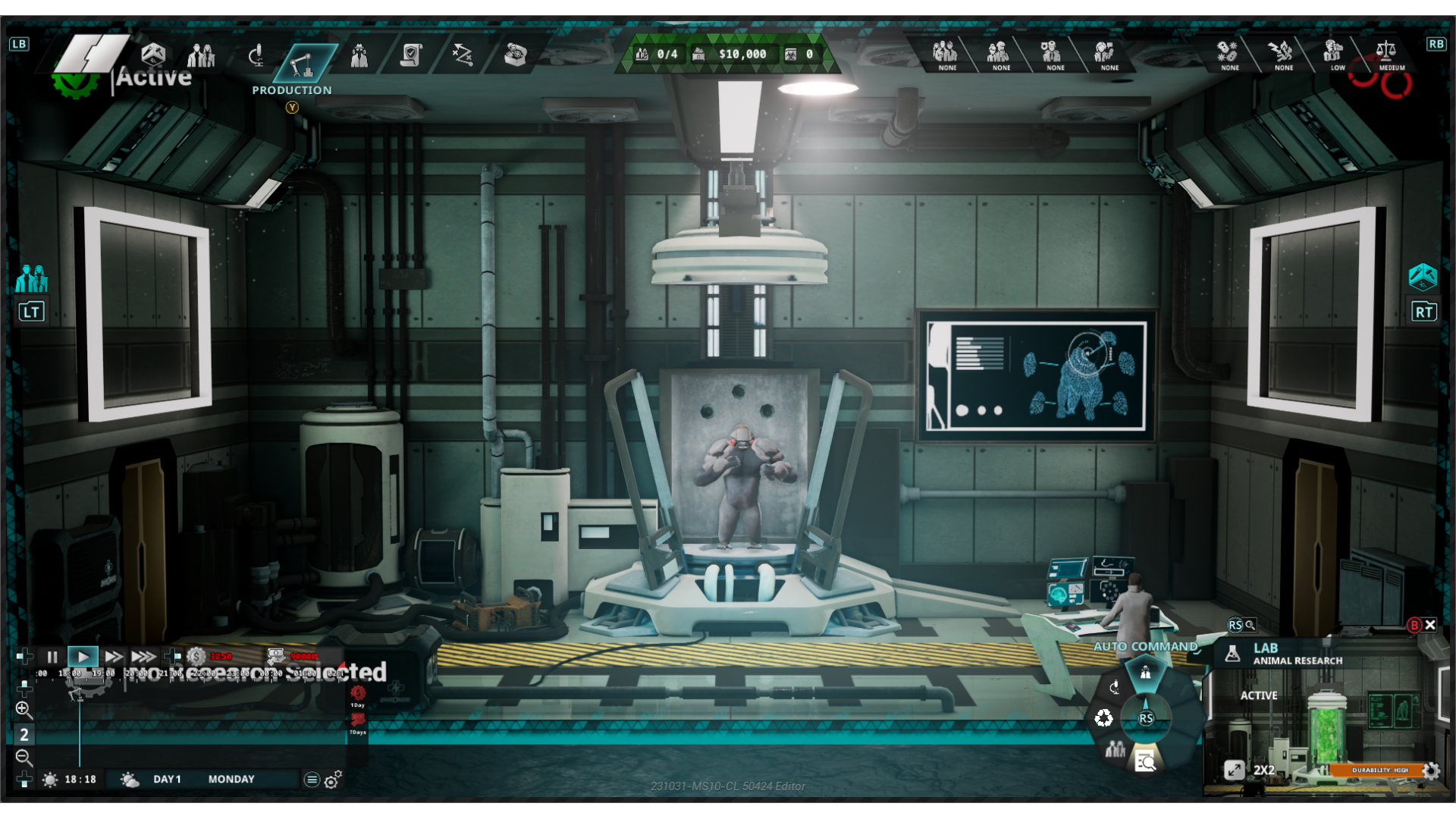
Task: Open the microscope research tab
Action: tap(257, 55)
